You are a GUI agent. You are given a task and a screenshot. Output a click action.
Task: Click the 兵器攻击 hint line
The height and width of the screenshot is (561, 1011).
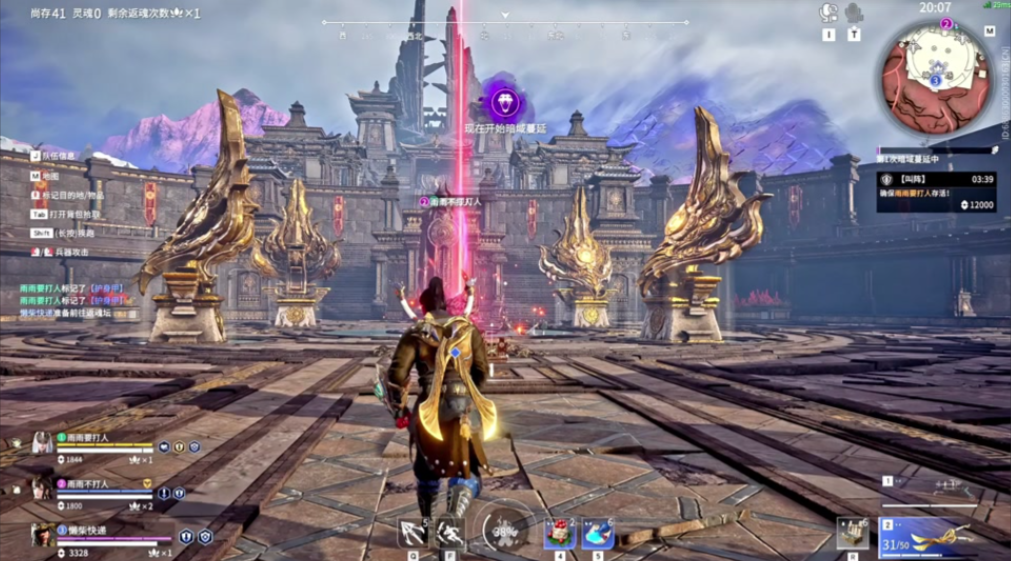66,252
